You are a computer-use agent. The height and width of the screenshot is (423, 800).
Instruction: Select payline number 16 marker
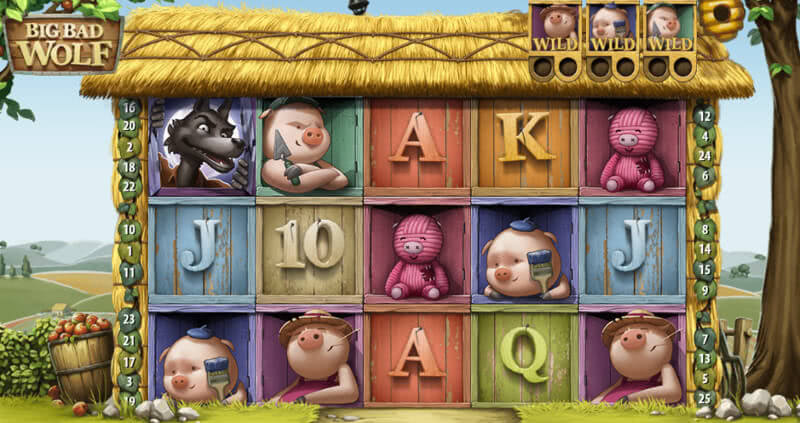click(129, 108)
